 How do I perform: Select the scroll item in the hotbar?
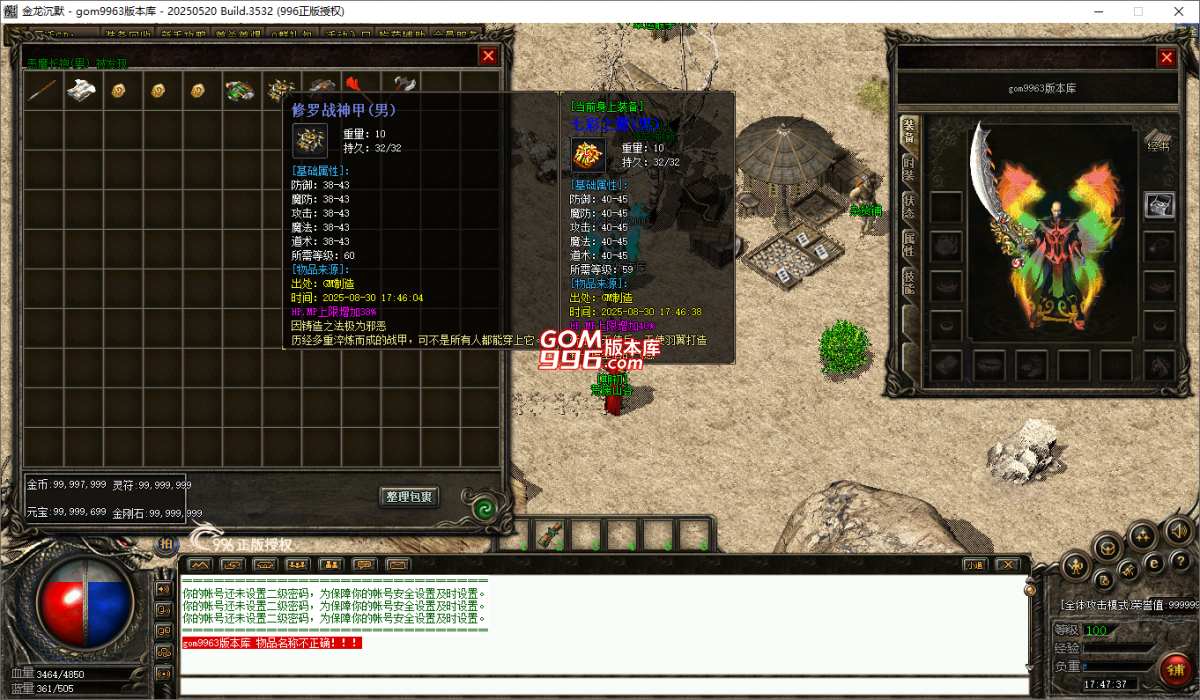click(x=549, y=535)
